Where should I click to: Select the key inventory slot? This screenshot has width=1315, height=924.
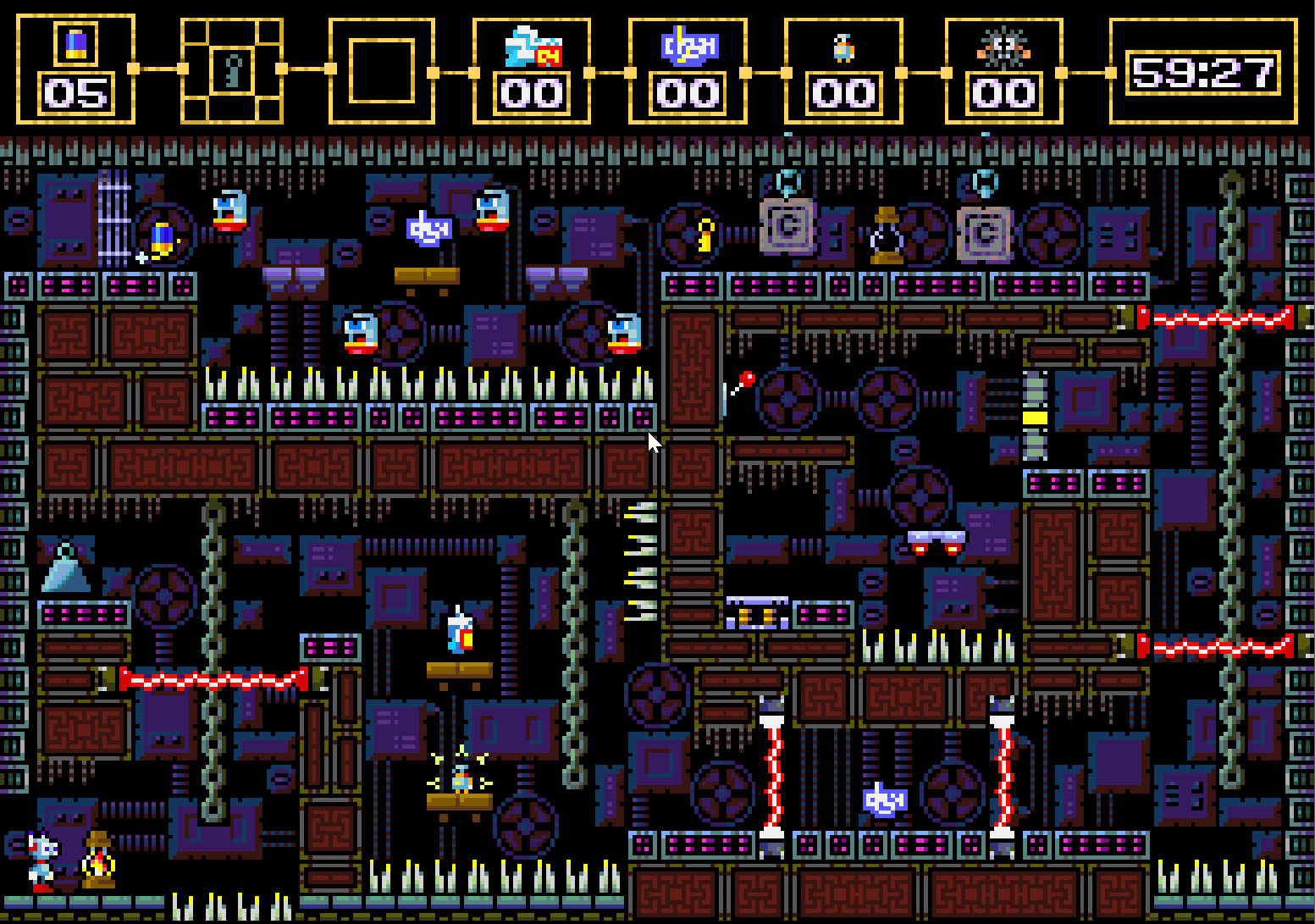coord(232,70)
